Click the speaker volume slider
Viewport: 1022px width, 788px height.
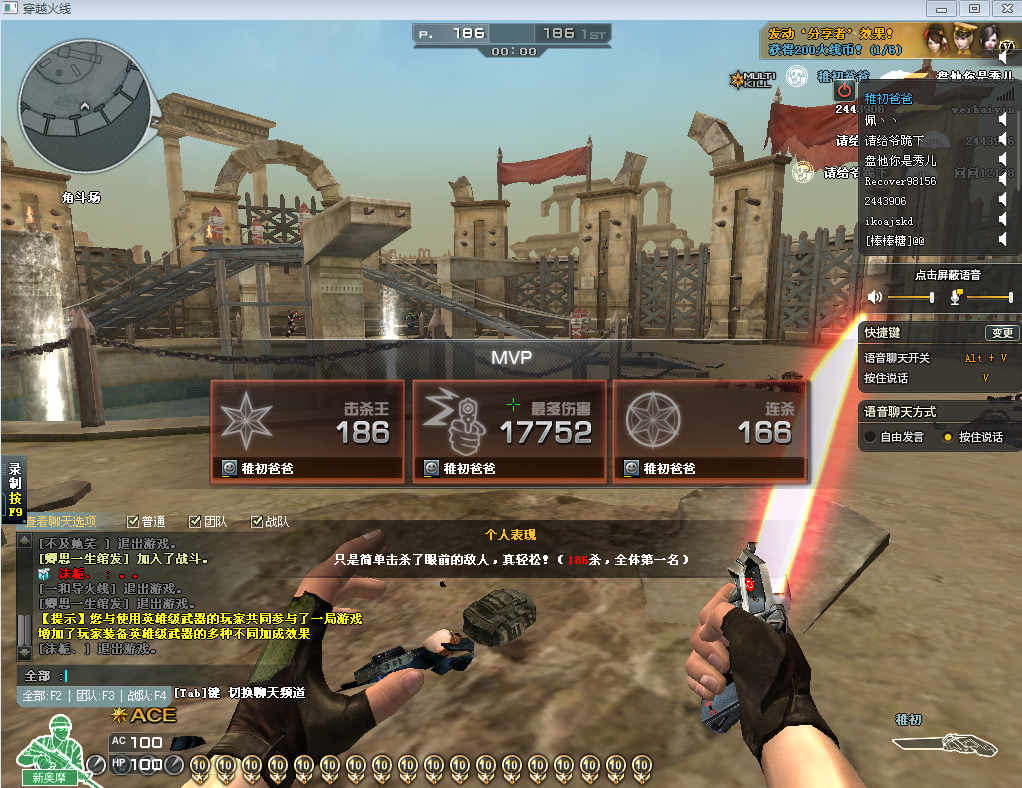click(909, 297)
